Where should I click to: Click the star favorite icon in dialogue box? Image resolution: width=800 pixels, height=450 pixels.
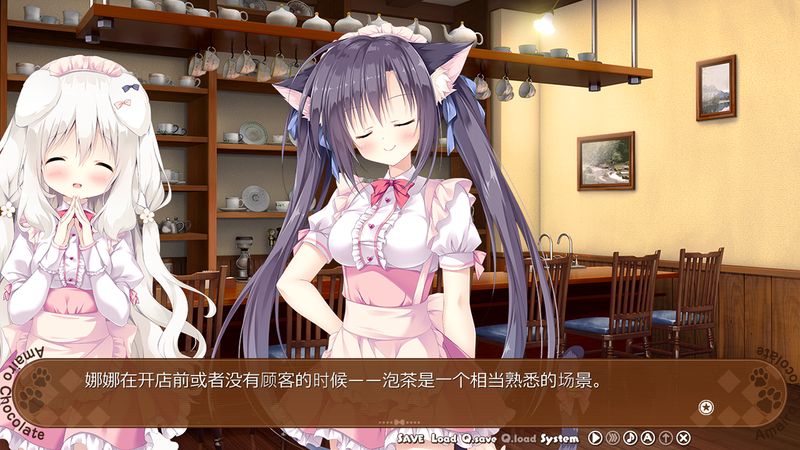[x=706, y=406]
